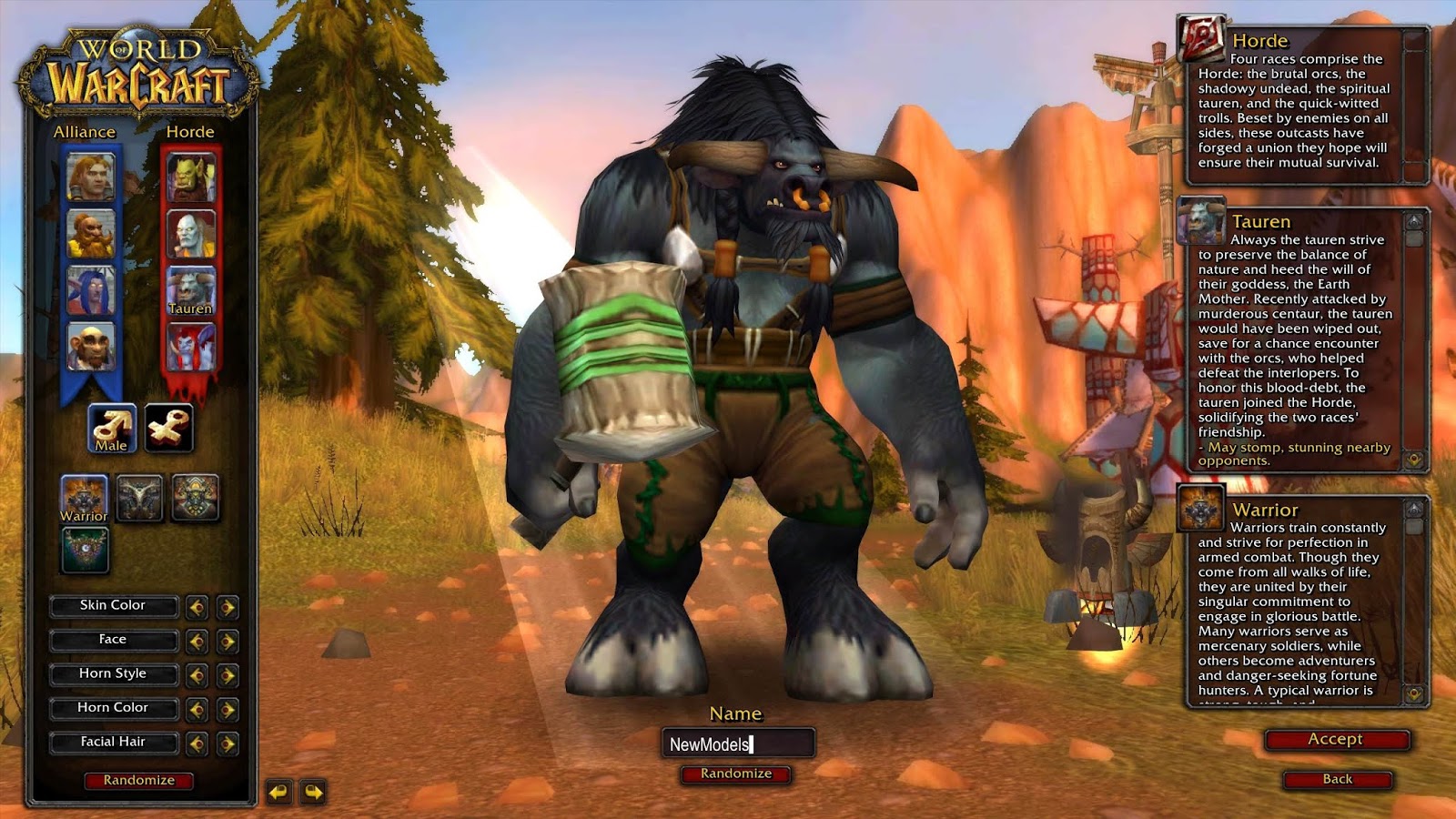The image size is (1456, 819).
Task: Click the Randomize button under the name field
Action: point(737,774)
